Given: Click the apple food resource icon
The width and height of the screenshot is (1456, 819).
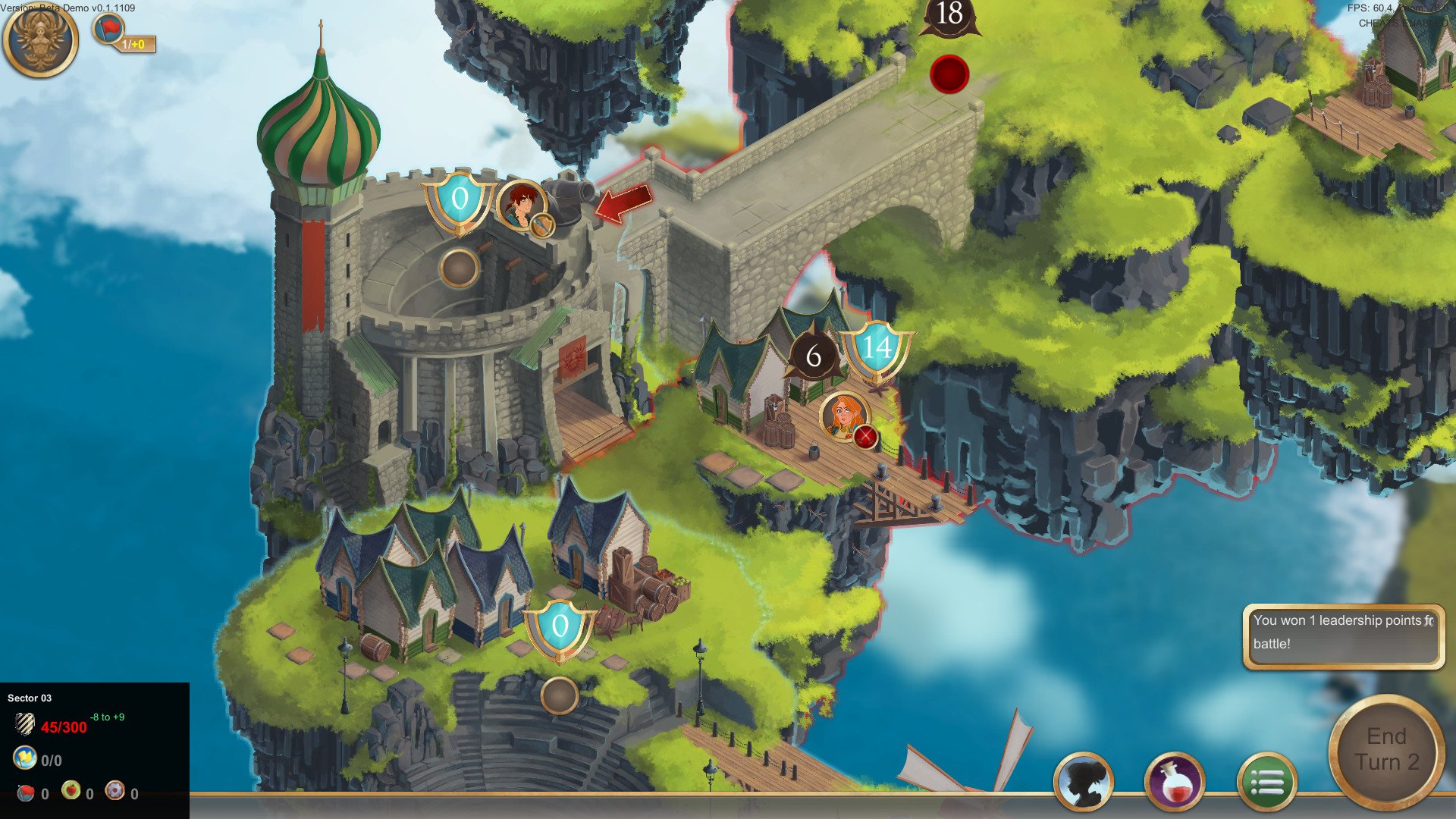Looking at the screenshot, I should [71, 792].
